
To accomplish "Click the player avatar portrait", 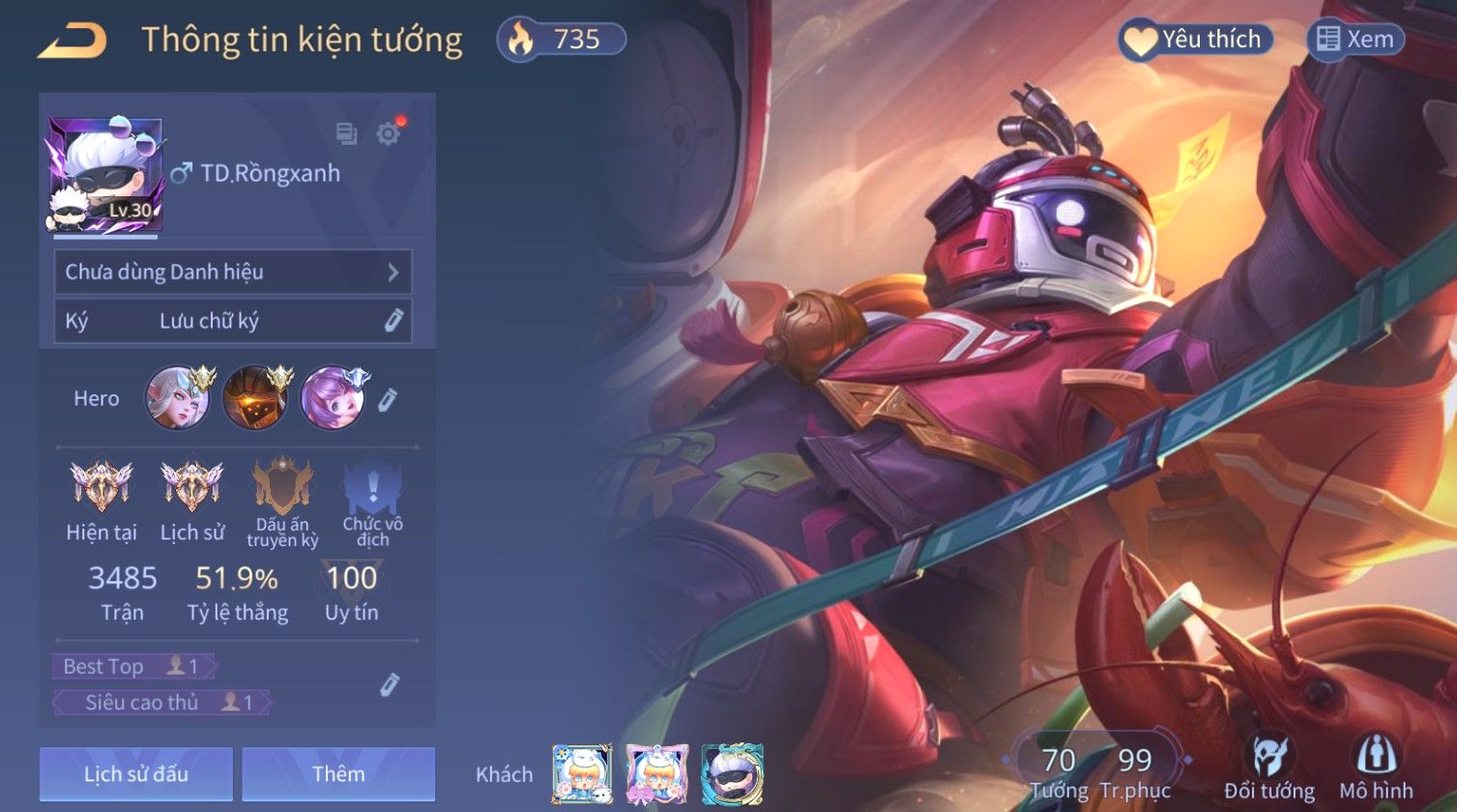I will [x=104, y=176].
